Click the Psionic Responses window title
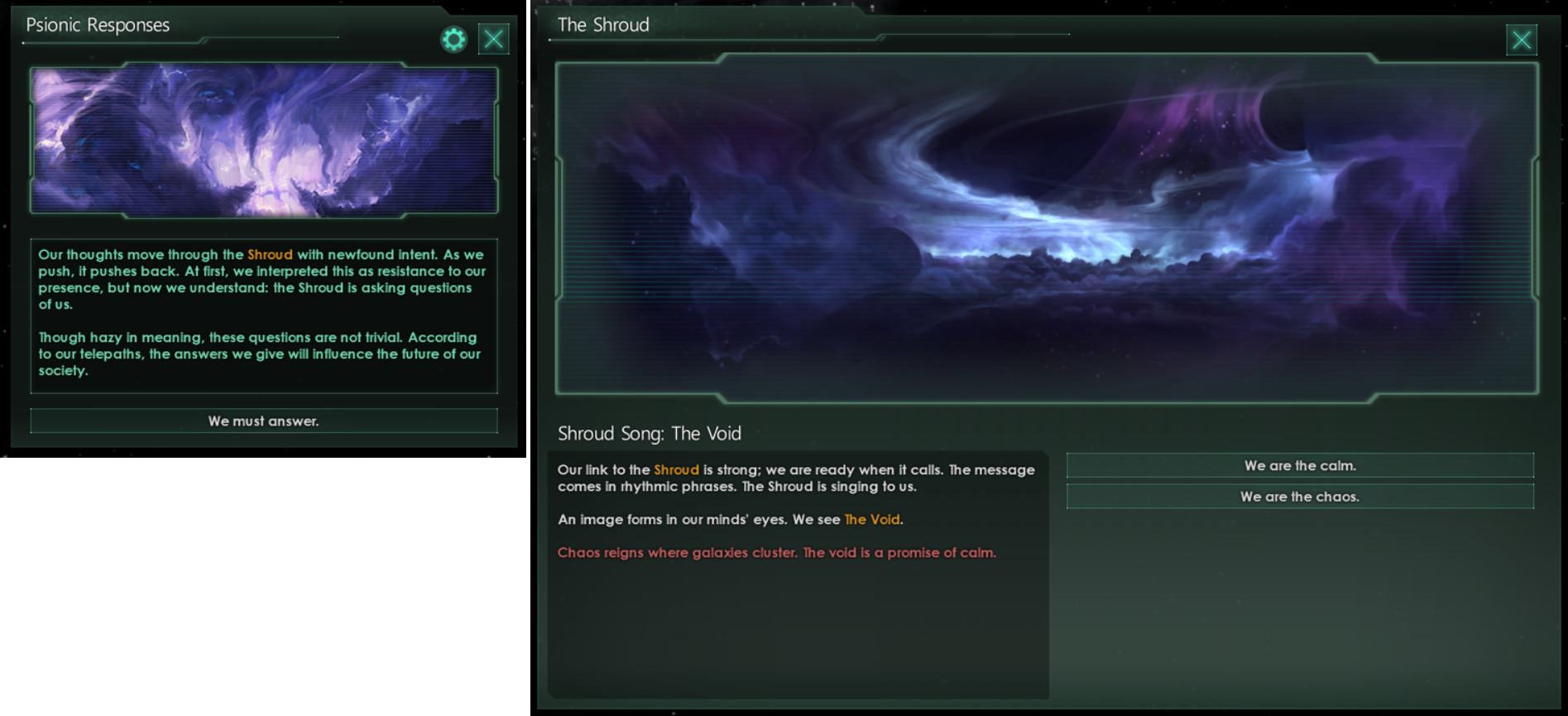 pyautogui.click(x=97, y=25)
